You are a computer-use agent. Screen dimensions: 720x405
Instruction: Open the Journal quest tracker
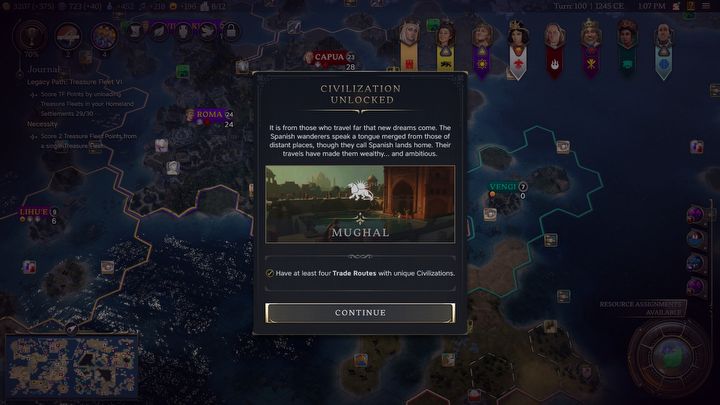point(44,70)
